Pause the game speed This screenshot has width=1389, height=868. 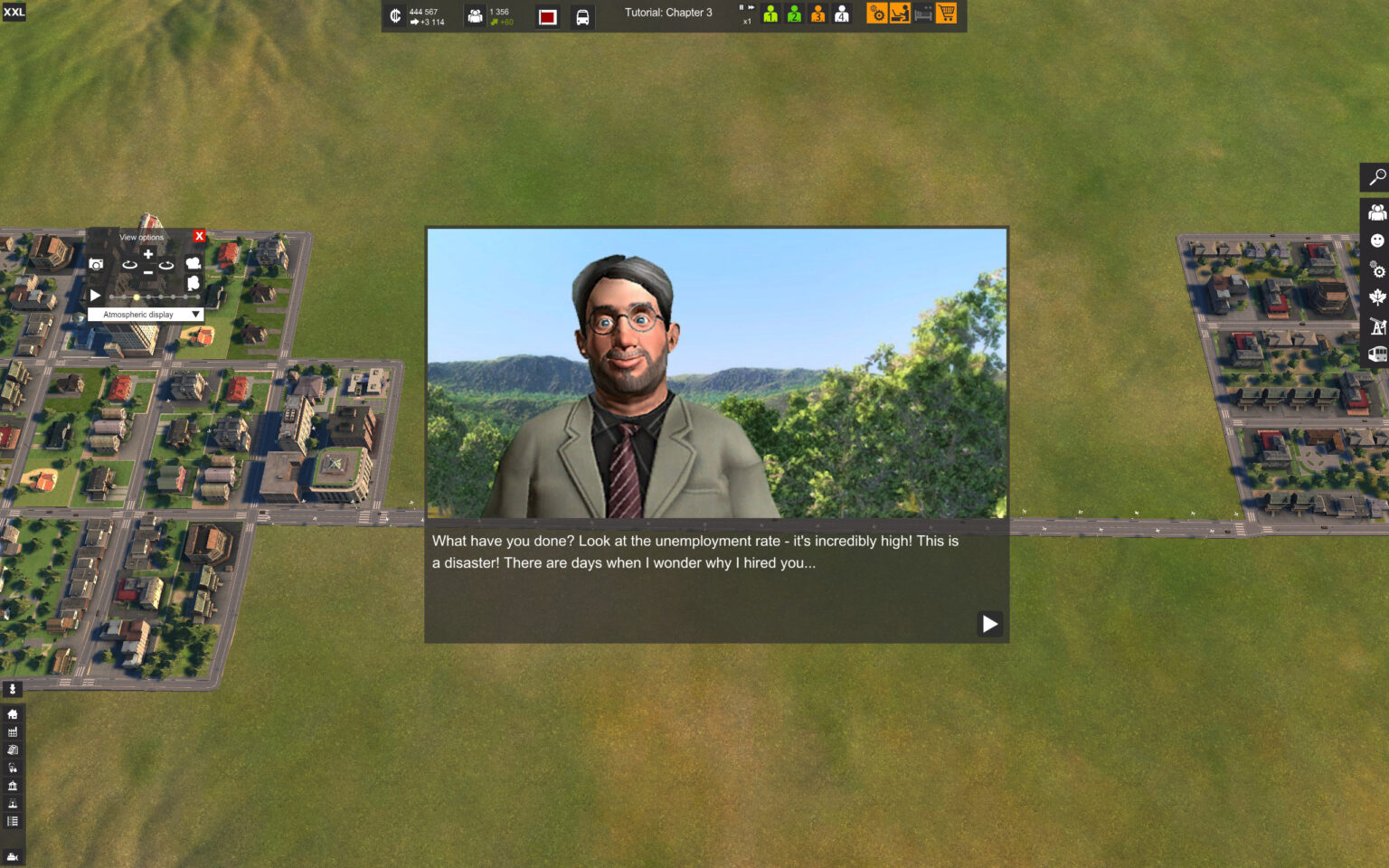click(x=742, y=8)
